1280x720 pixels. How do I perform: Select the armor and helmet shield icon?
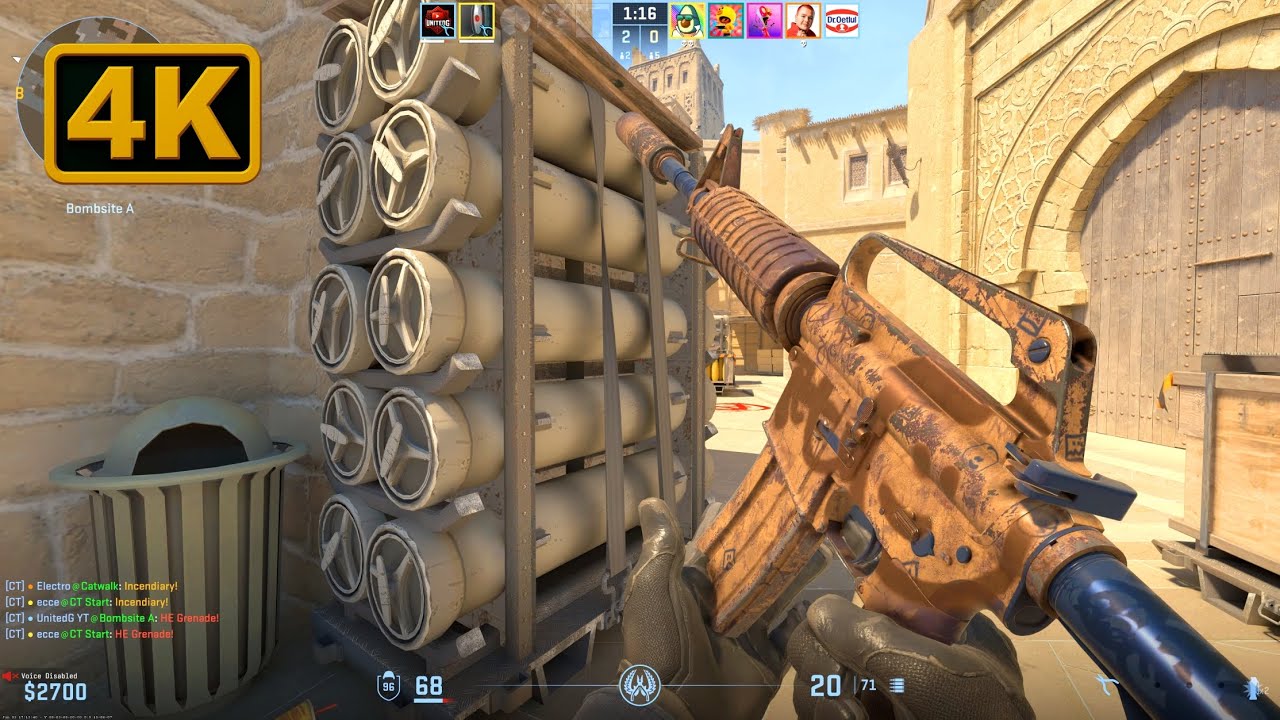pyautogui.click(x=388, y=686)
